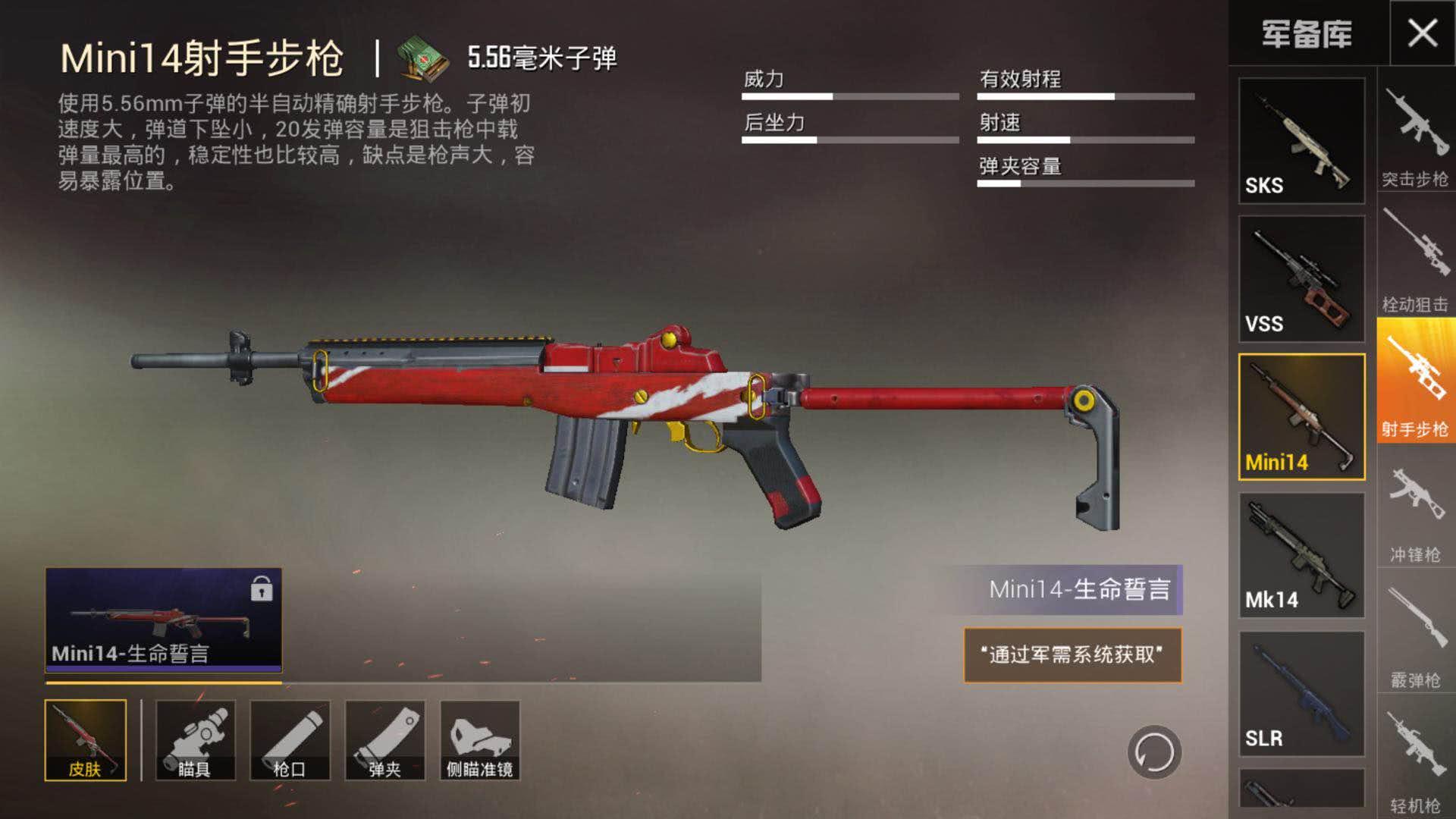Pick the Mk14 weapon tile
Screen dimensions: 1456x819
pyautogui.click(x=1301, y=555)
